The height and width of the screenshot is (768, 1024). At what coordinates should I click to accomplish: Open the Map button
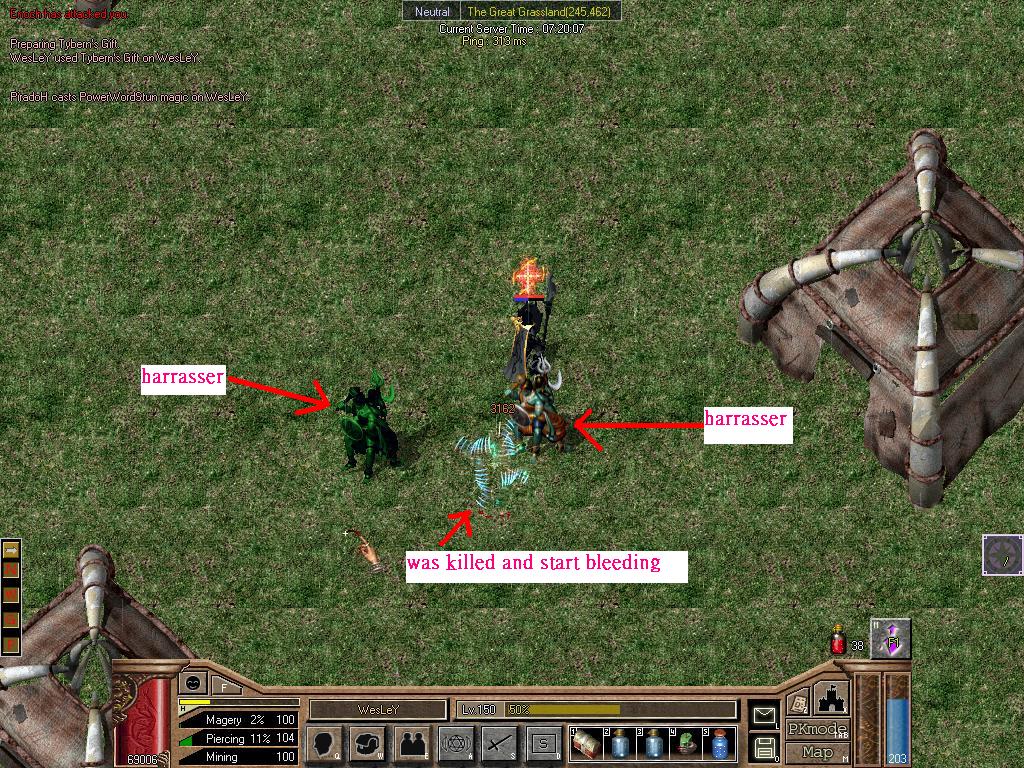[x=817, y=752]
